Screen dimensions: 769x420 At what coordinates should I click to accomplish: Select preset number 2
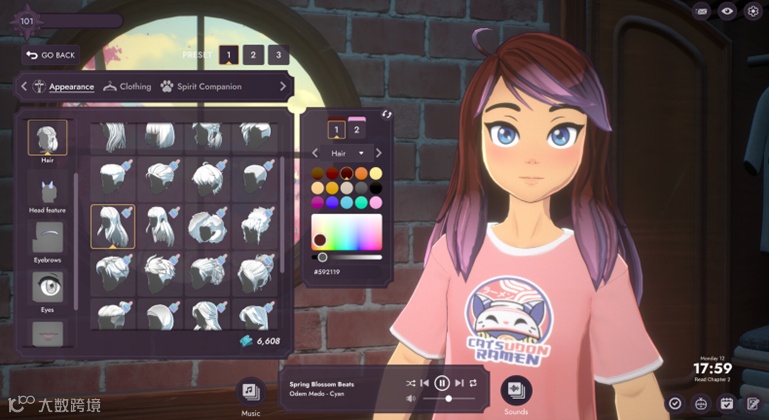(253, 56)
